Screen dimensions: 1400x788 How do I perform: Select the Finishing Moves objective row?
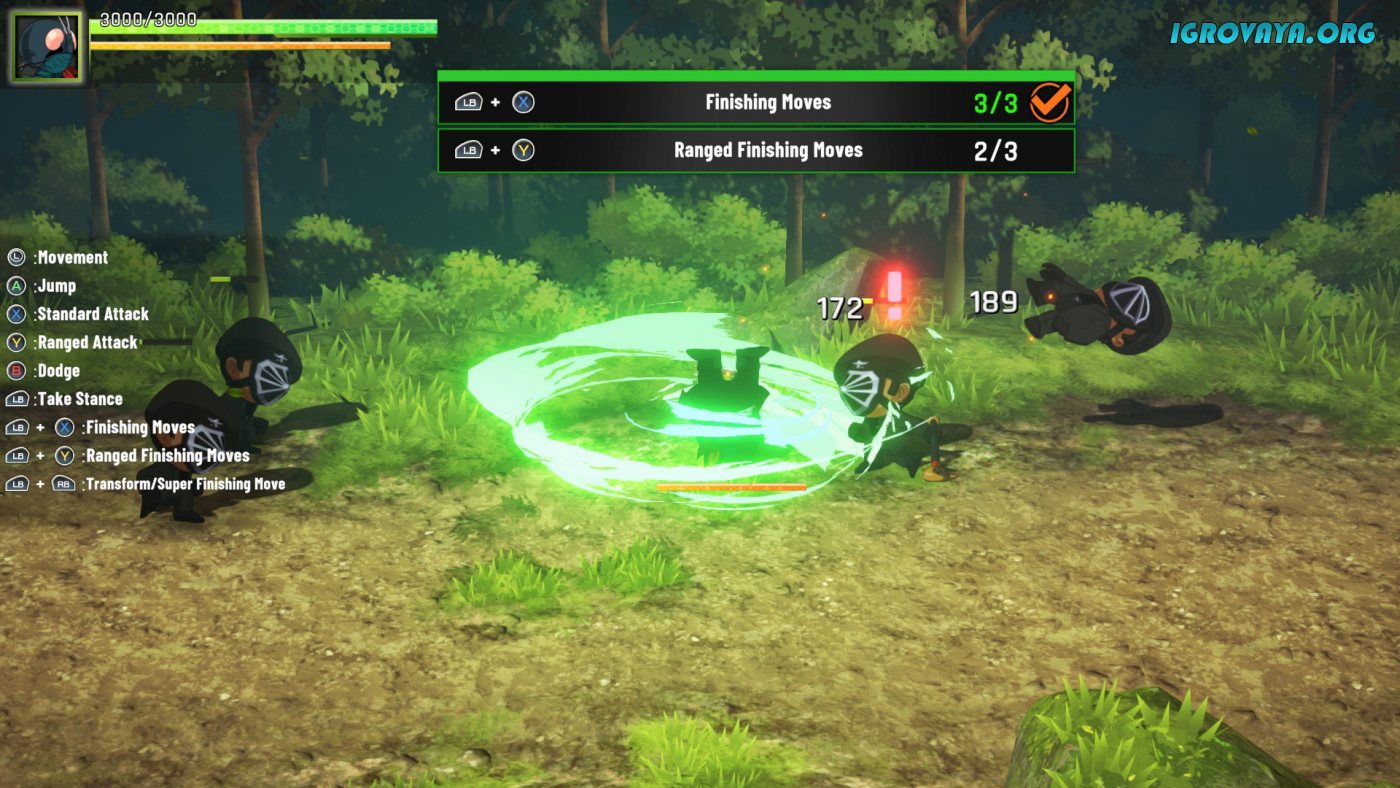(756, 102)
